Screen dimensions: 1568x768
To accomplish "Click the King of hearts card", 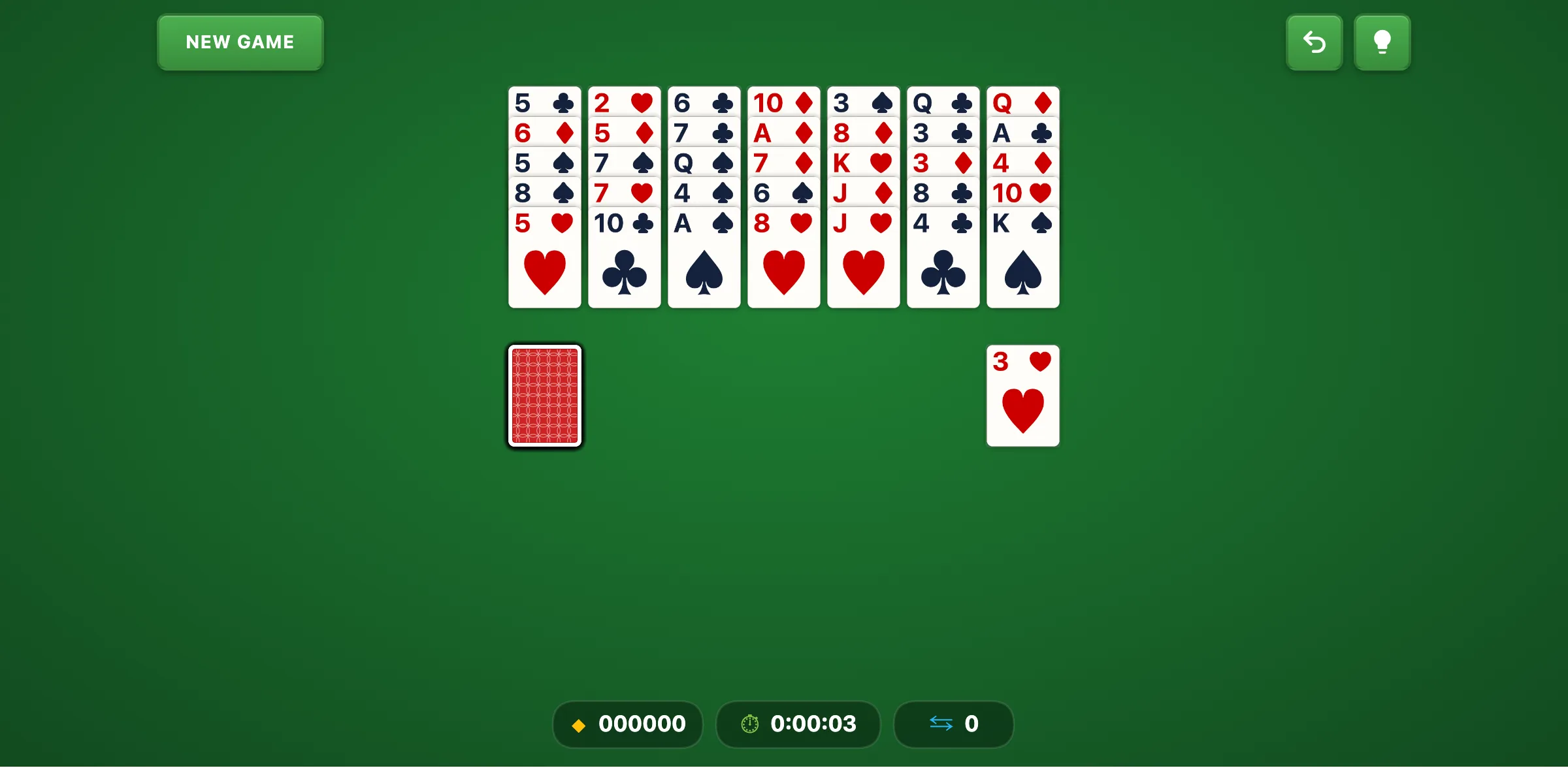I will tap(863, 163).
